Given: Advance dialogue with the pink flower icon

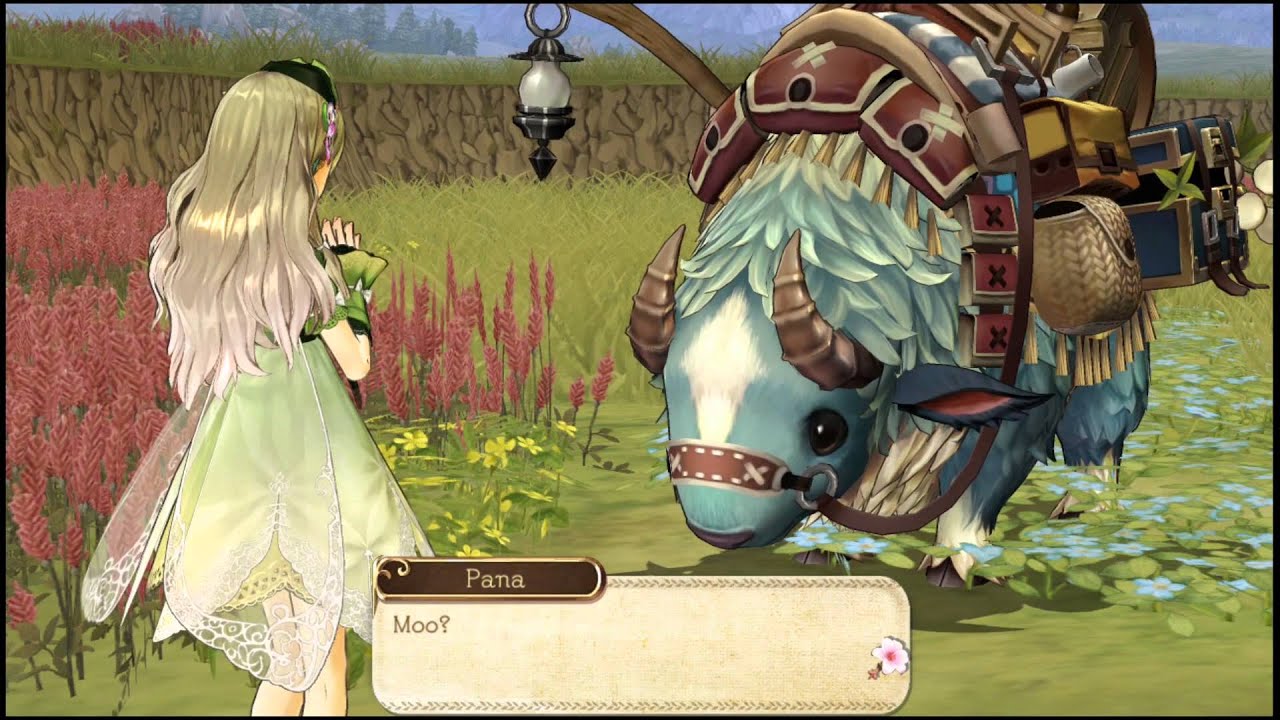Looking at the screenshot, I should tap(888, 658).
